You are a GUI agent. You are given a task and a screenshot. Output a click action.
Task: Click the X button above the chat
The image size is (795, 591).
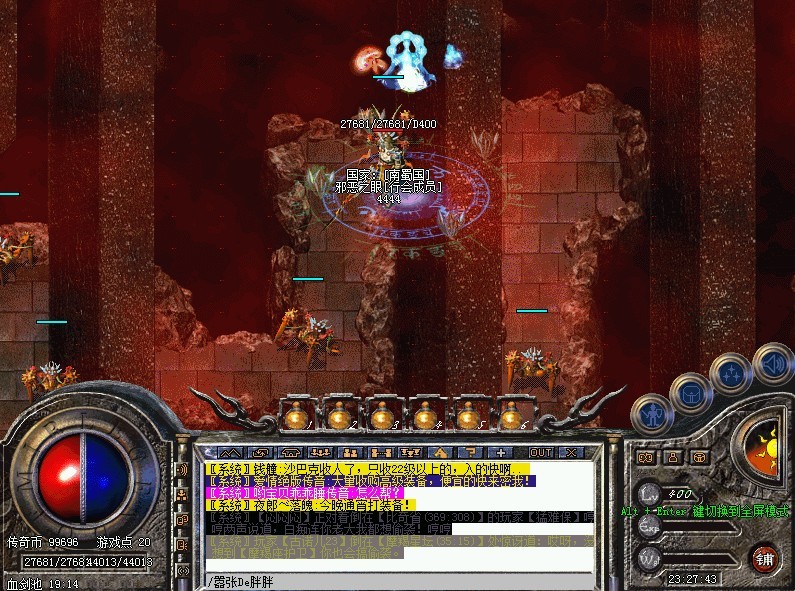pos(571,453)
